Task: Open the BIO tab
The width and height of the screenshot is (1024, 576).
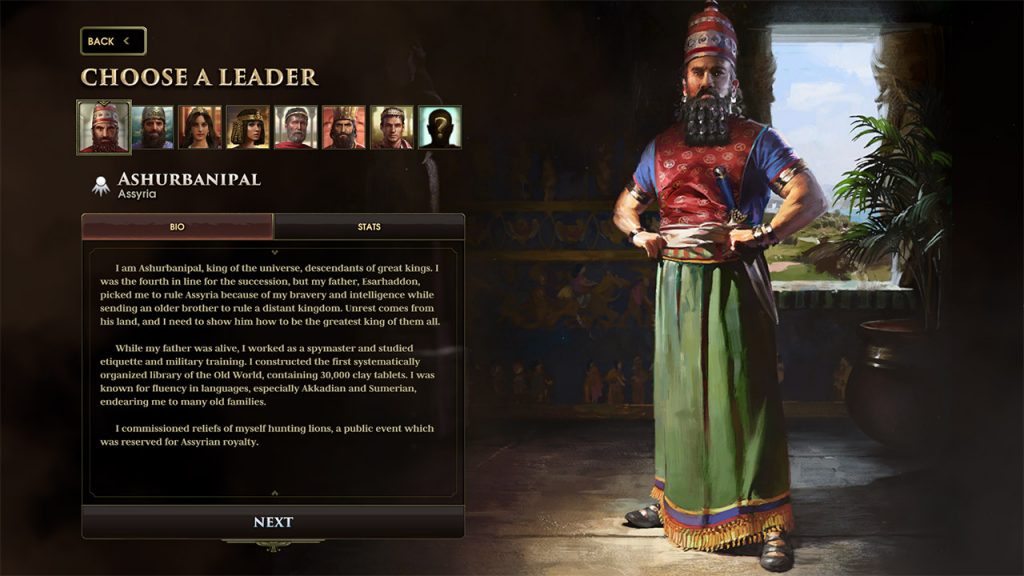Action: point(177,227)
